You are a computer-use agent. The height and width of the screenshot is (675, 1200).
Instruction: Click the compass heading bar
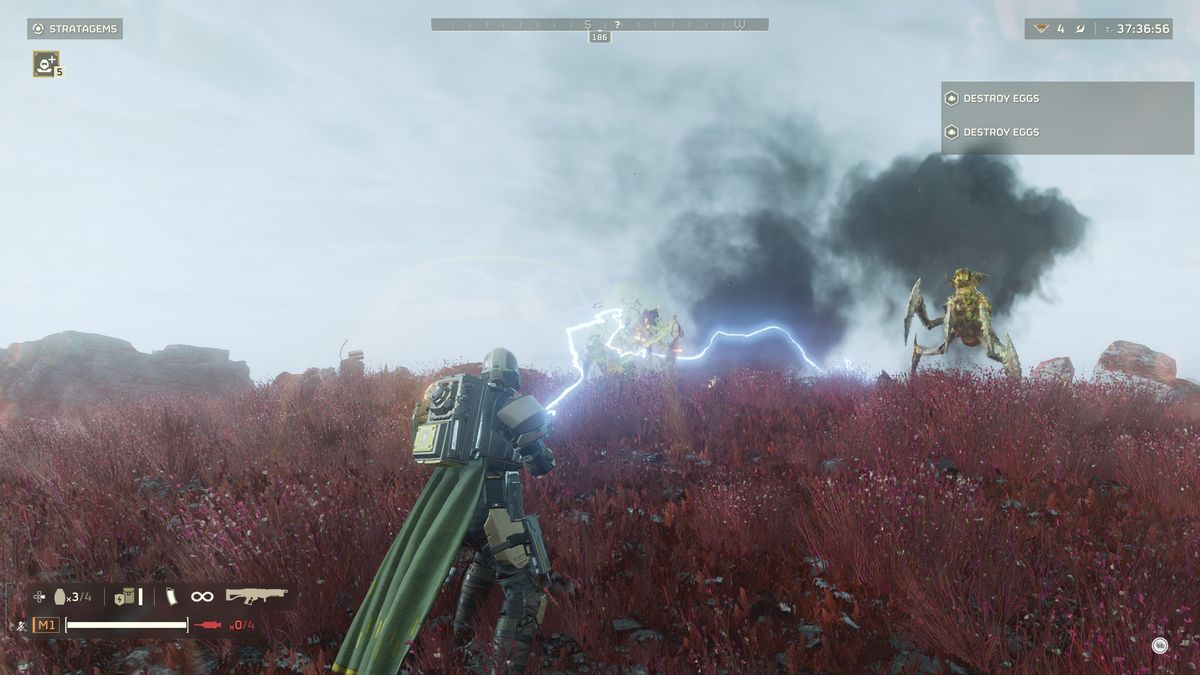click(x=599, y=24)
